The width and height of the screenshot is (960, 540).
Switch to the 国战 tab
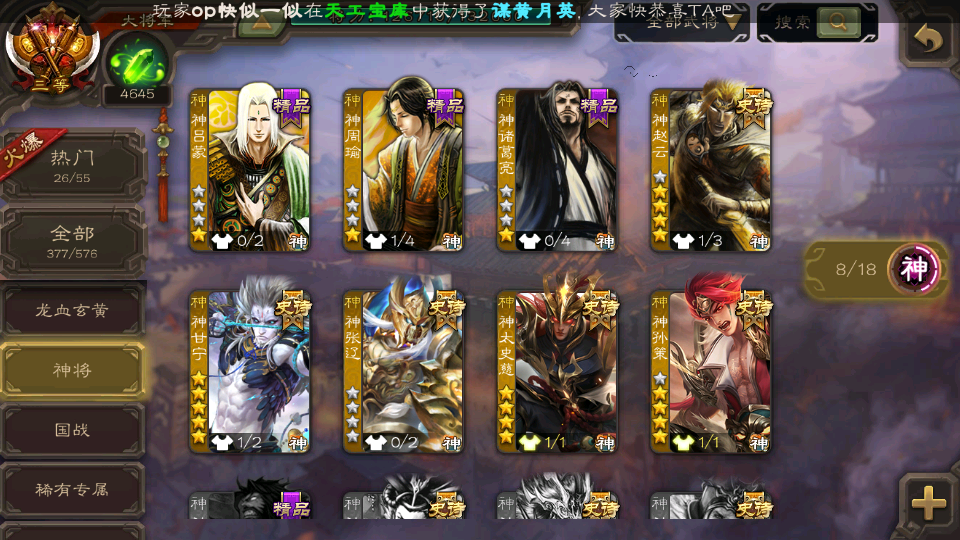click(72, 430)
